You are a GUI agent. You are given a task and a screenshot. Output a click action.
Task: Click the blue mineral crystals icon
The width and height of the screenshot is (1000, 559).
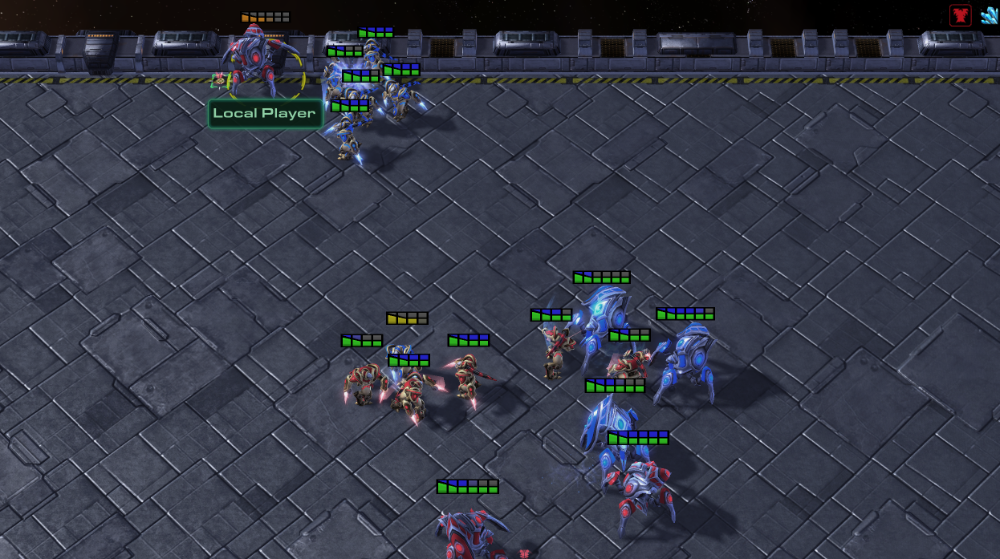click(x=989, y=14)
